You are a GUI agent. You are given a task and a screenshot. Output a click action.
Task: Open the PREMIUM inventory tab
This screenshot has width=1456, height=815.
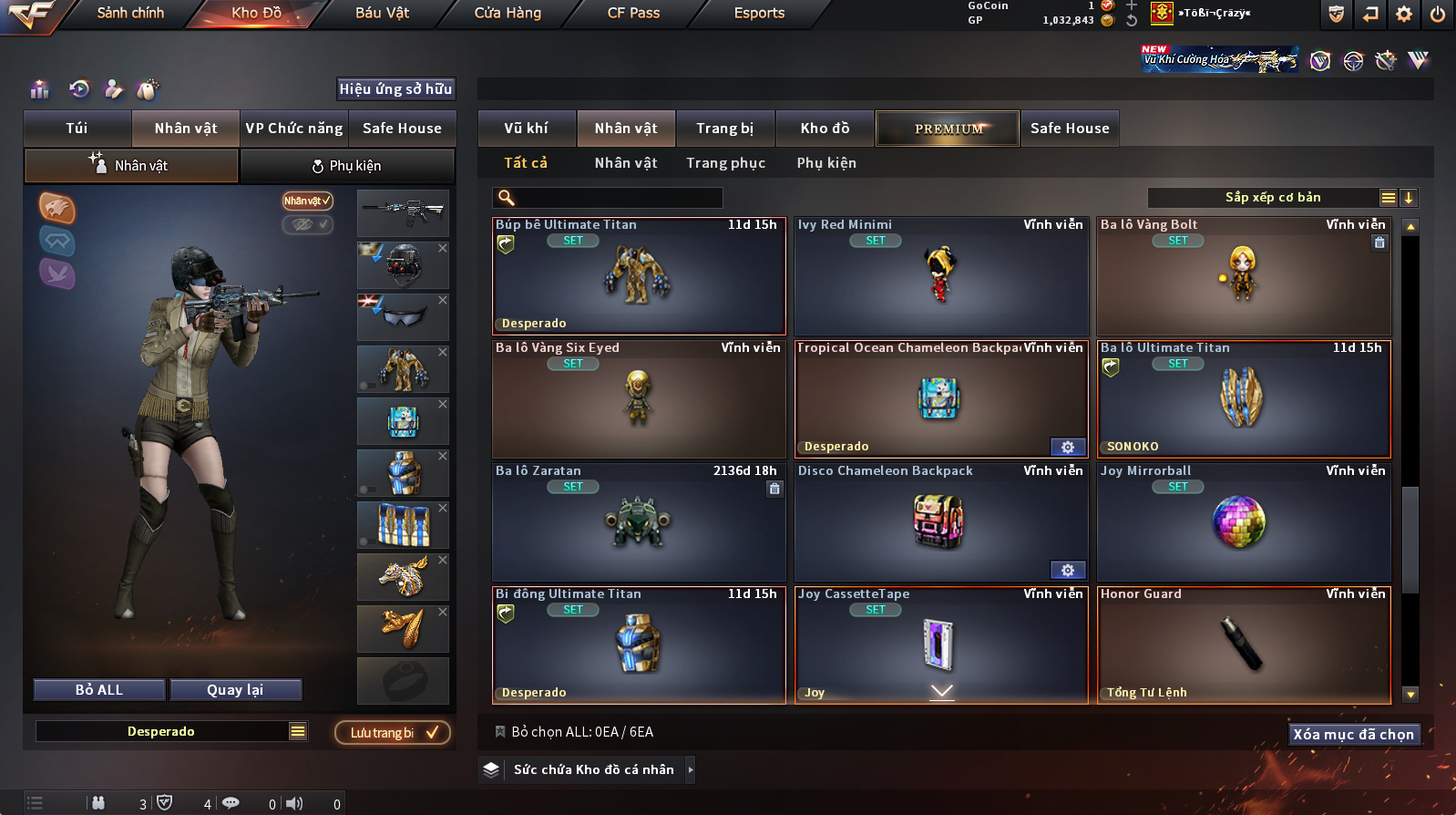pos(948,129)
